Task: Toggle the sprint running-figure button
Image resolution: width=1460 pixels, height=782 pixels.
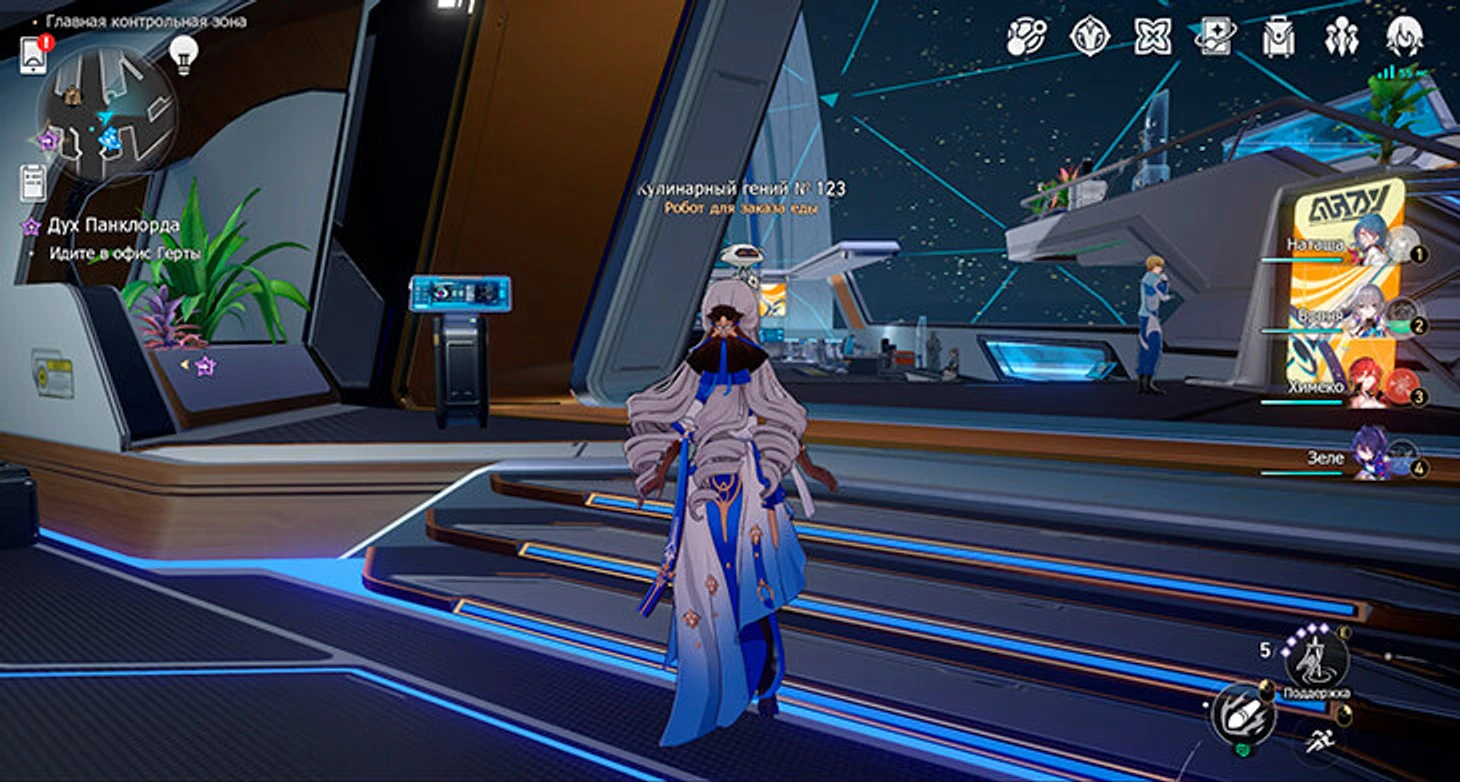Action: tap(1318, 741)
